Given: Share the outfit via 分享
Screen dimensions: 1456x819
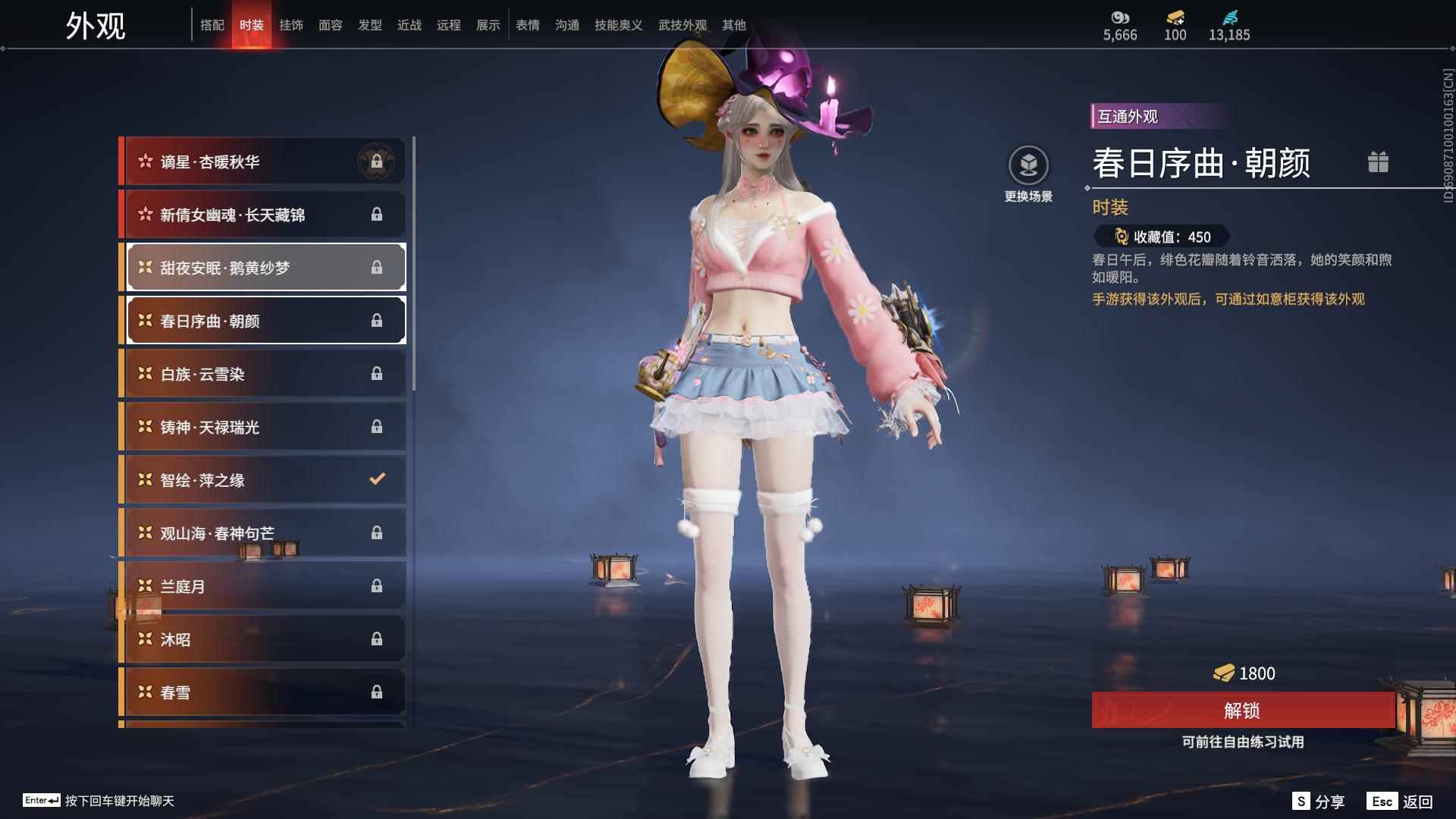Looking at the screenshot, I should (1319, 802).
